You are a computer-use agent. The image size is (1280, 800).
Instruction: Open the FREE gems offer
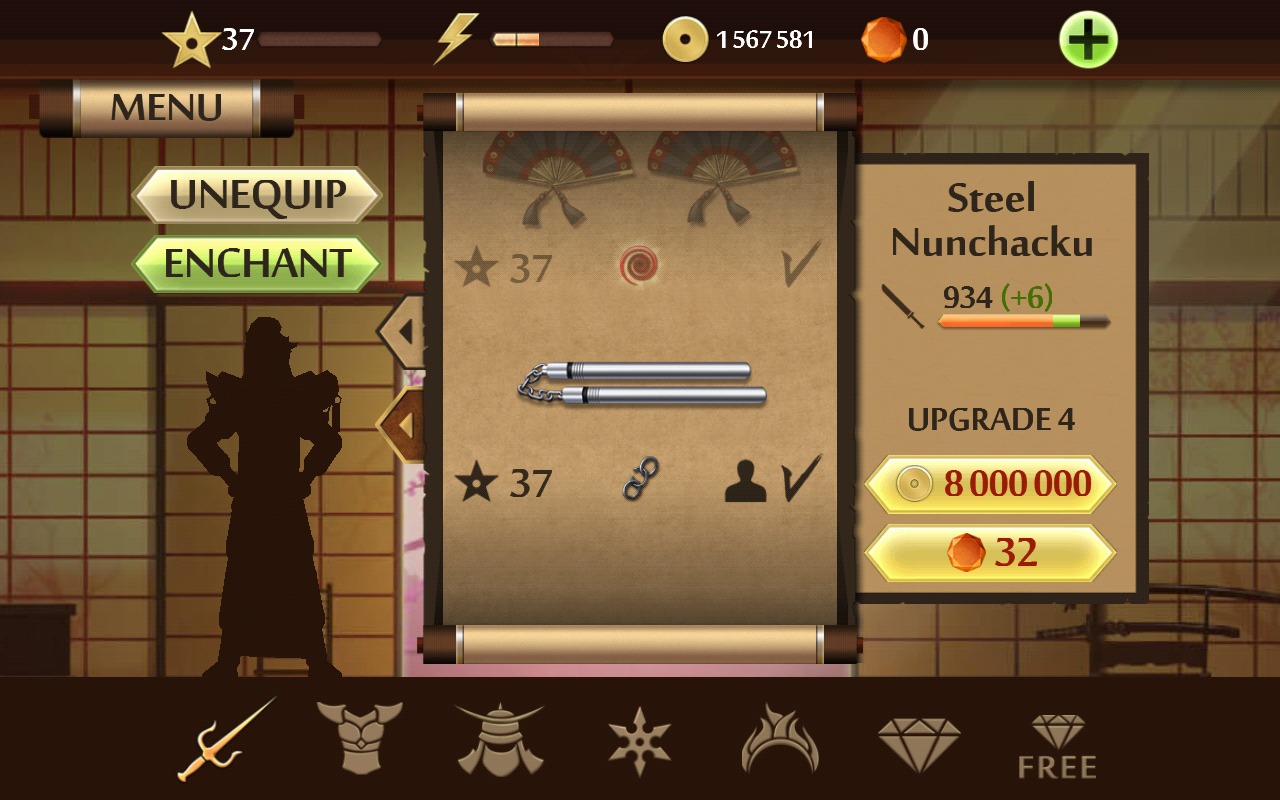tap(1057, 745)
